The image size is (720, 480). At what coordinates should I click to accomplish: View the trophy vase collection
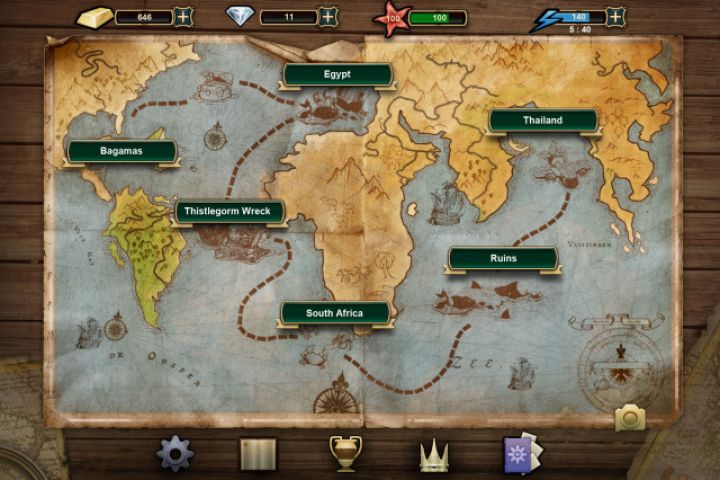[345, 453]
